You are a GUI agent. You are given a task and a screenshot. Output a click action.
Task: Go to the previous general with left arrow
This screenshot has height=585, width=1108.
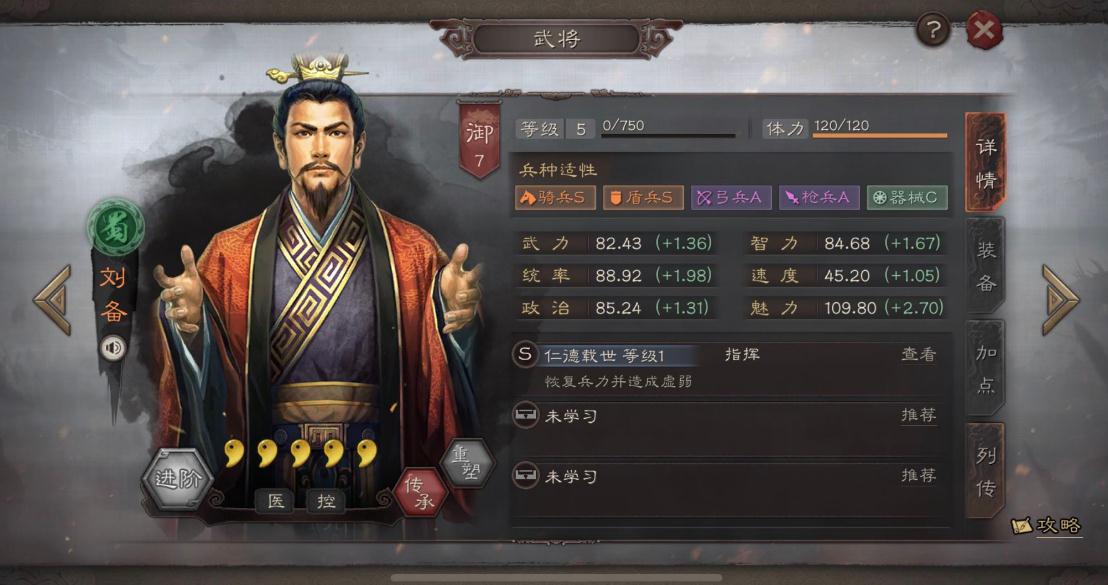(52, 299)
